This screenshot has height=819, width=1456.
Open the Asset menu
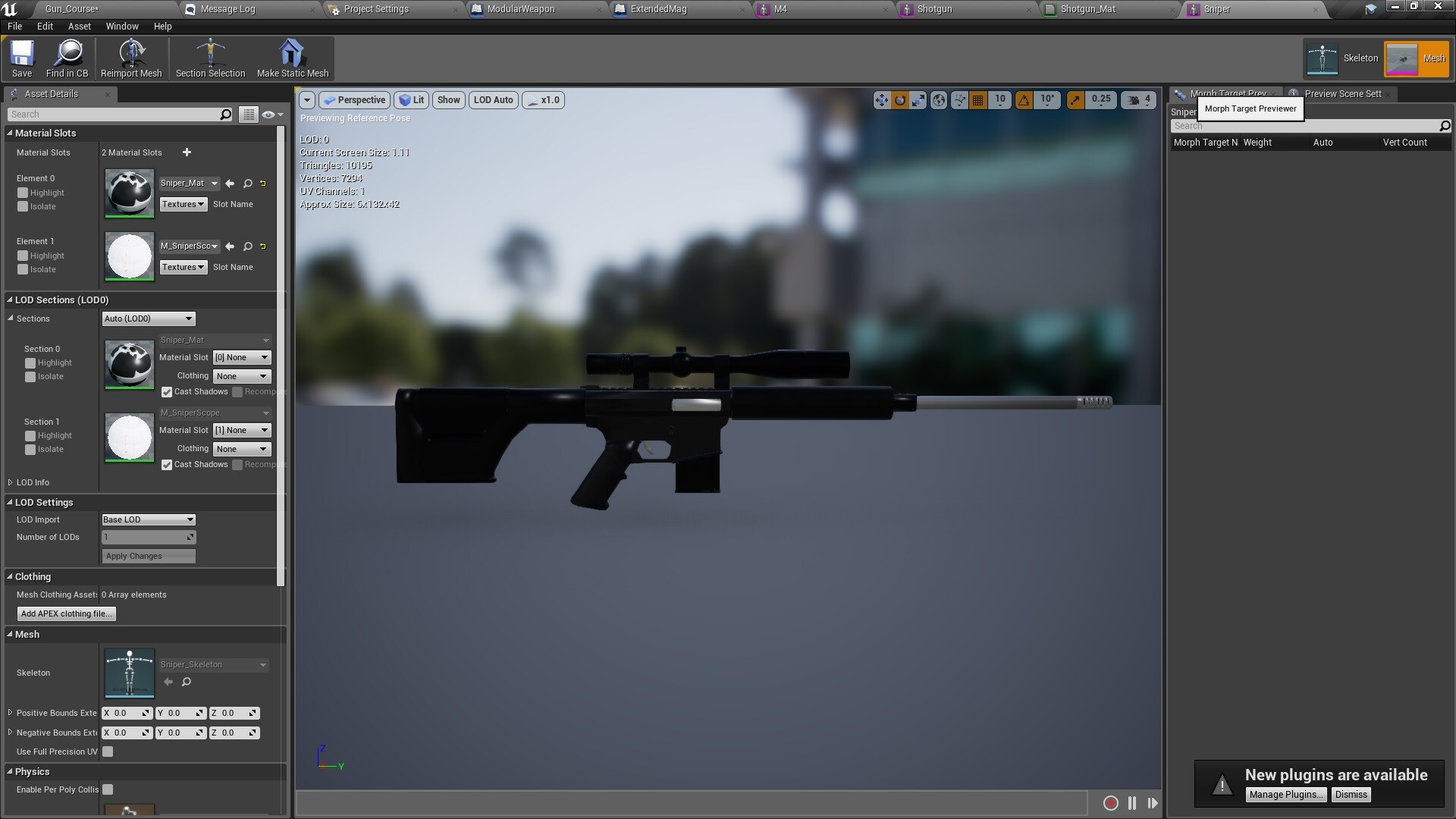pyautogui.click(x=79, y=26)
